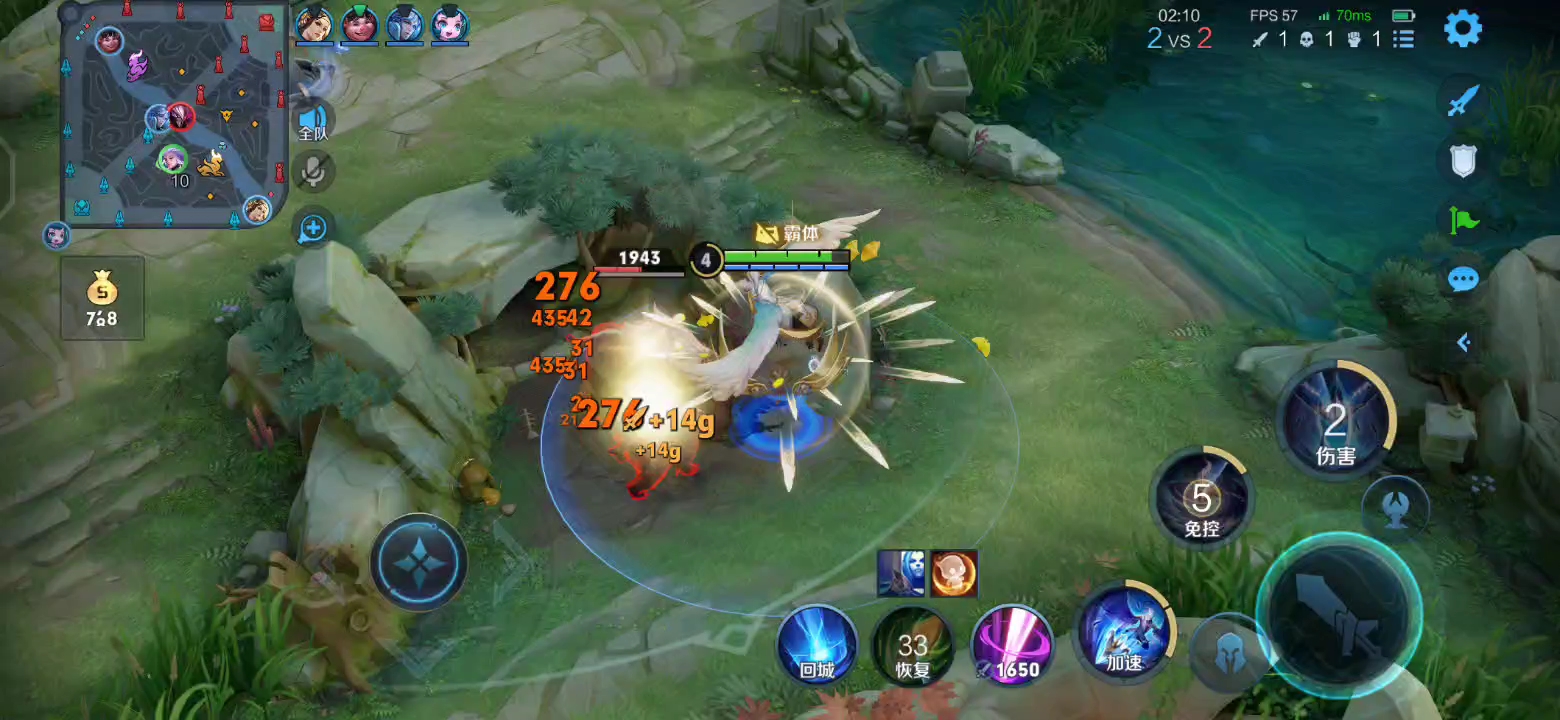The height and width of the screenshot is (720, 1560).
Task: Open the gold coin shop button
Action: coord(101,298)
